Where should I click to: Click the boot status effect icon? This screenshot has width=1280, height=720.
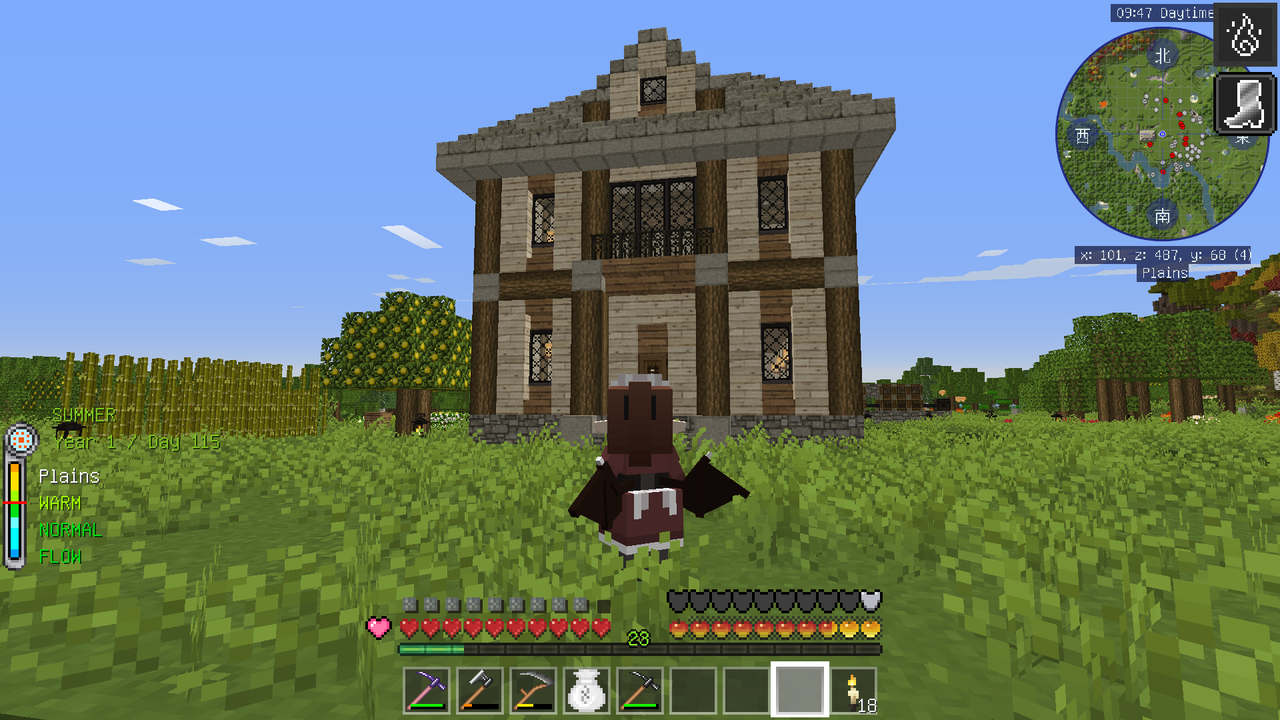click(1243, 105)
